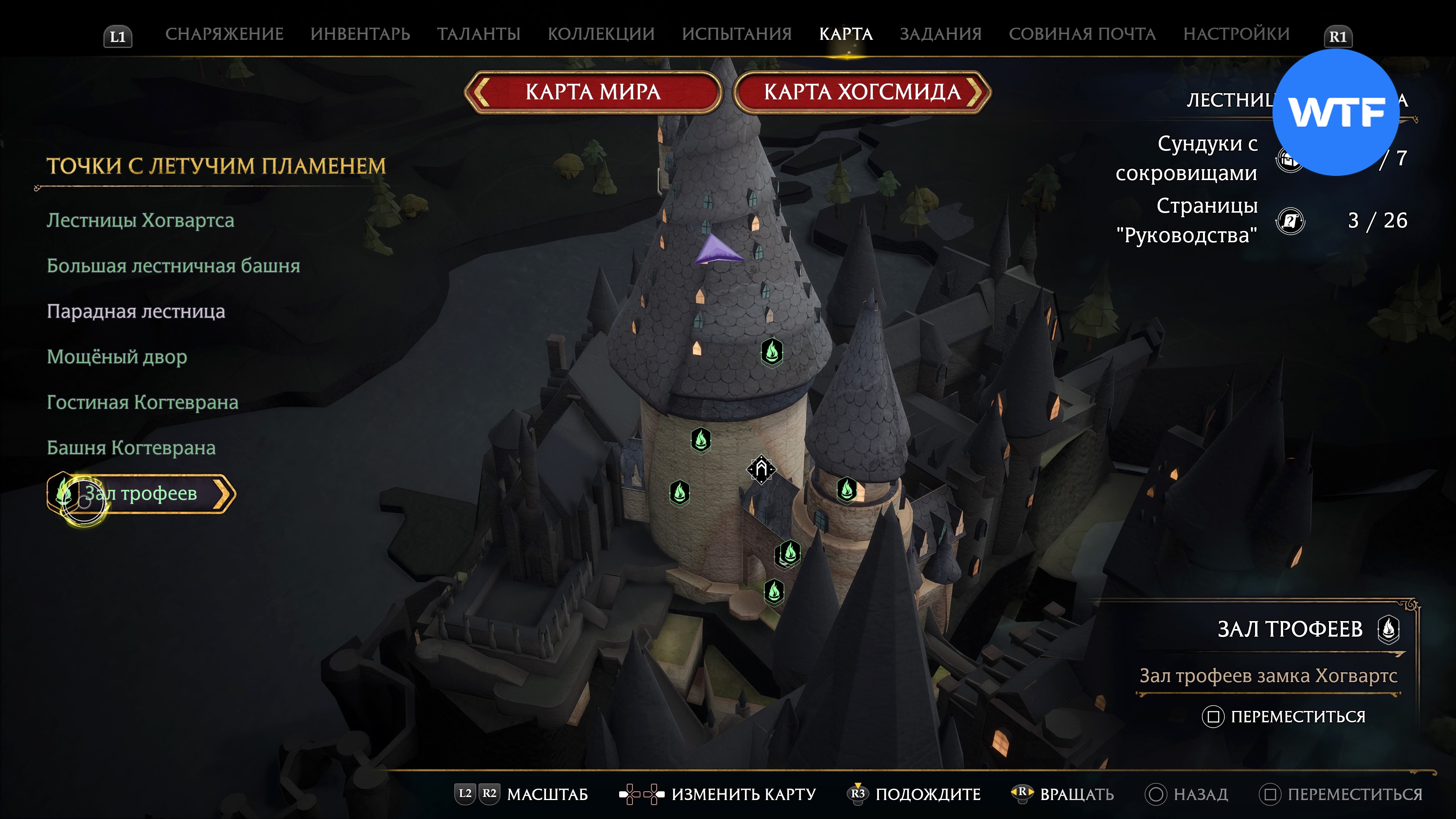
Task: Choose the Мощёный двор location
Action: coord(116,357)
